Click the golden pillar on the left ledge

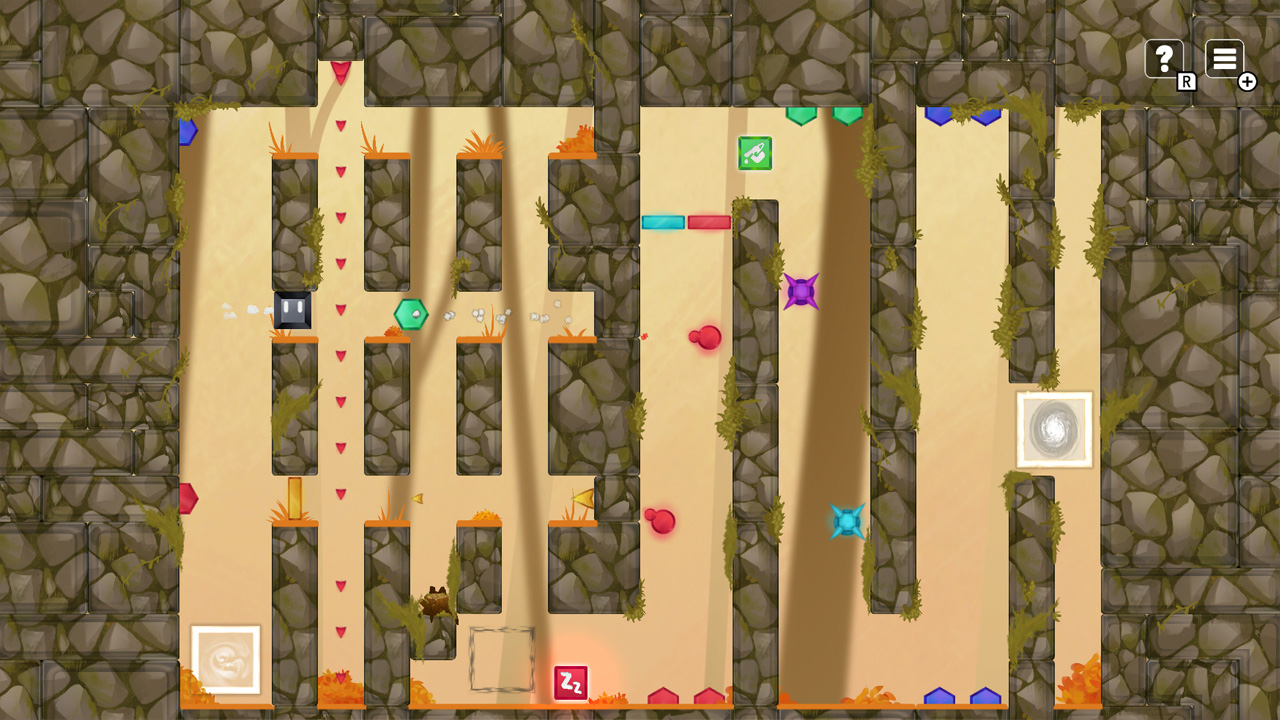pyautogui.click(x=295, y=496)
